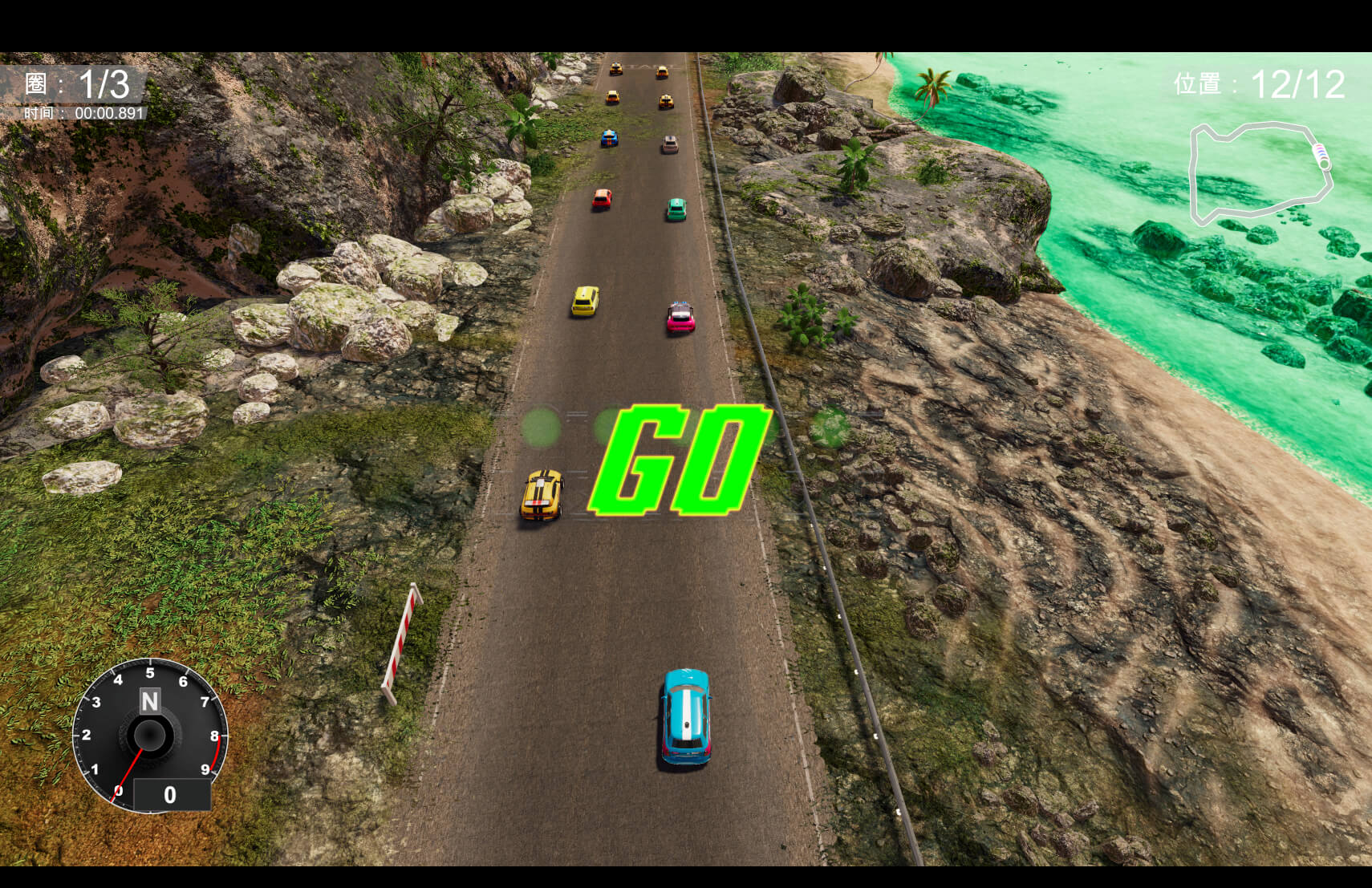
Task: Select the blue car near the top
Action: tap(608, 138)
